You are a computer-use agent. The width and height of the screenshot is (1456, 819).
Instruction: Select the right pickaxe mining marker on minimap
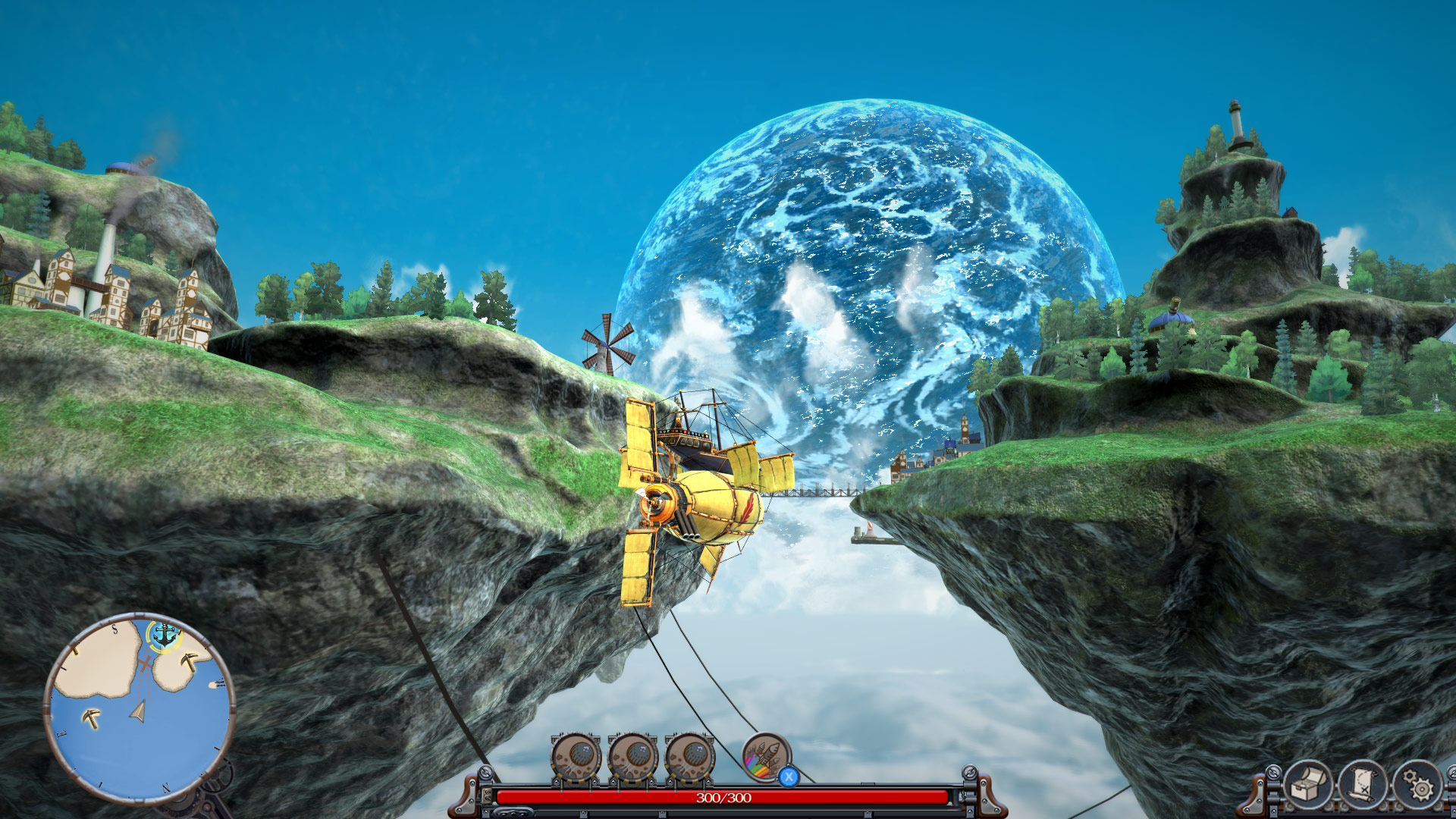tap(189, 662)
